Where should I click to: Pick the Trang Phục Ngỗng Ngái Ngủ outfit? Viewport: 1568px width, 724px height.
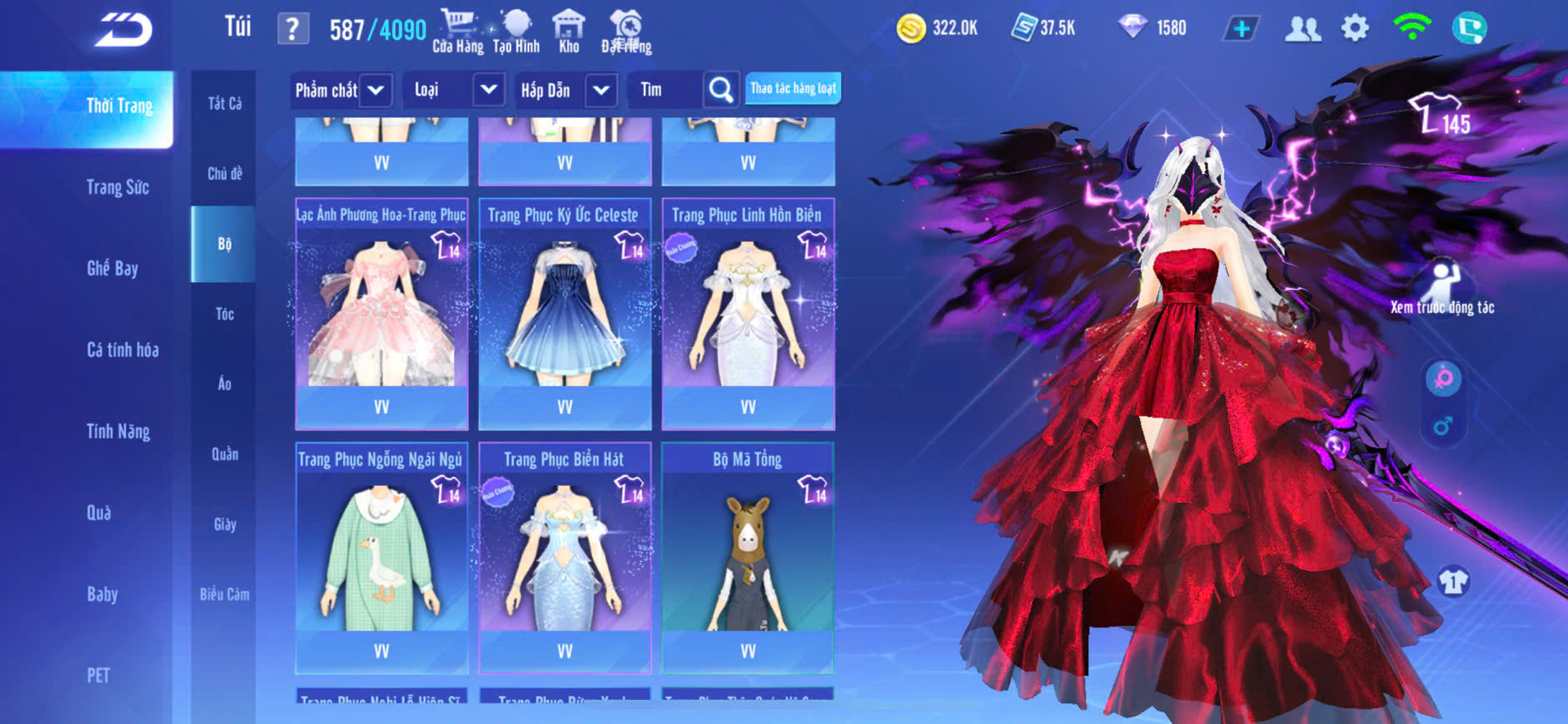tap(381, 558)
